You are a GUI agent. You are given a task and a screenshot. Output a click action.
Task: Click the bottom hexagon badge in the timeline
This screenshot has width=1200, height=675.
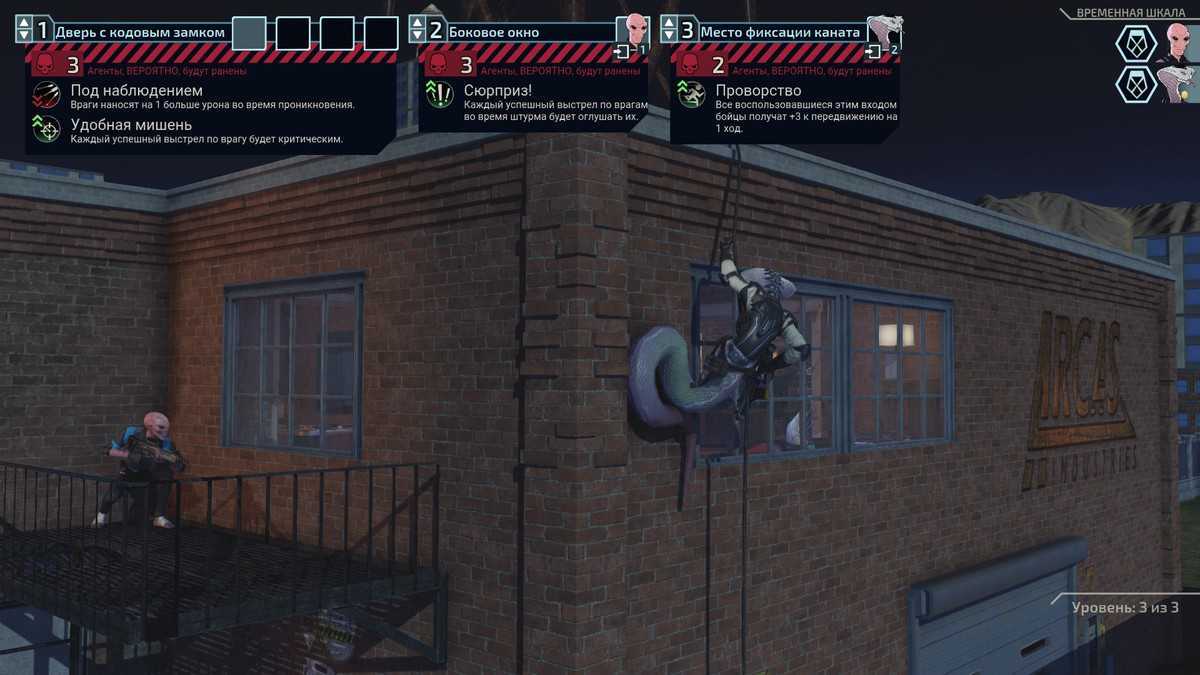coord(1136,84)
